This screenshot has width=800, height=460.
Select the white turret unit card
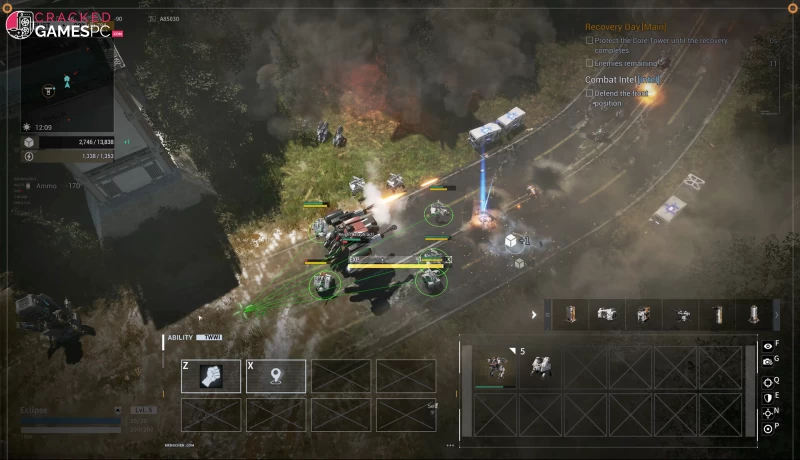[x=541, y=367]
